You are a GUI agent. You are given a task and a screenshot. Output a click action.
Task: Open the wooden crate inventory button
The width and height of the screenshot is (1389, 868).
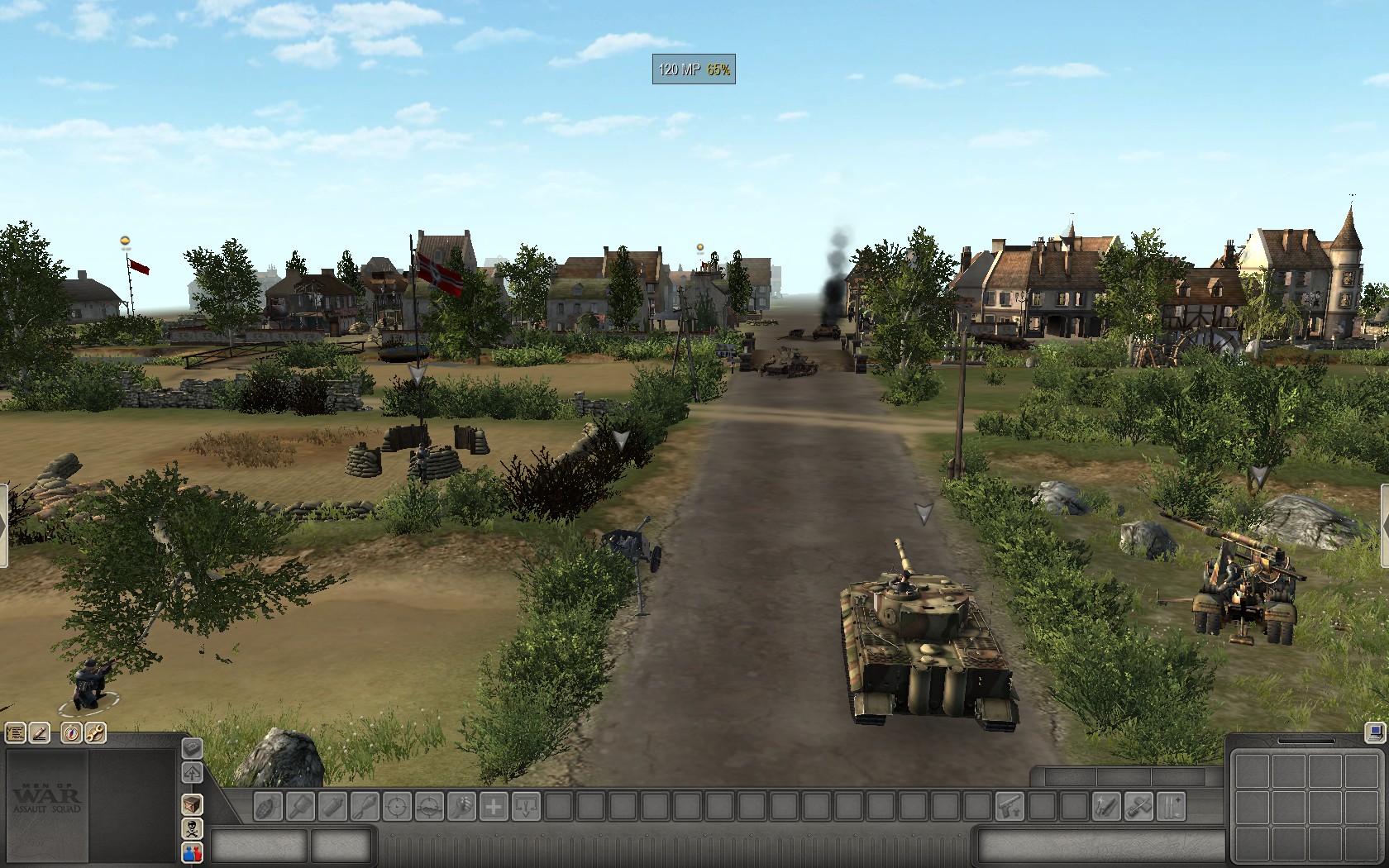coord(193,804)
